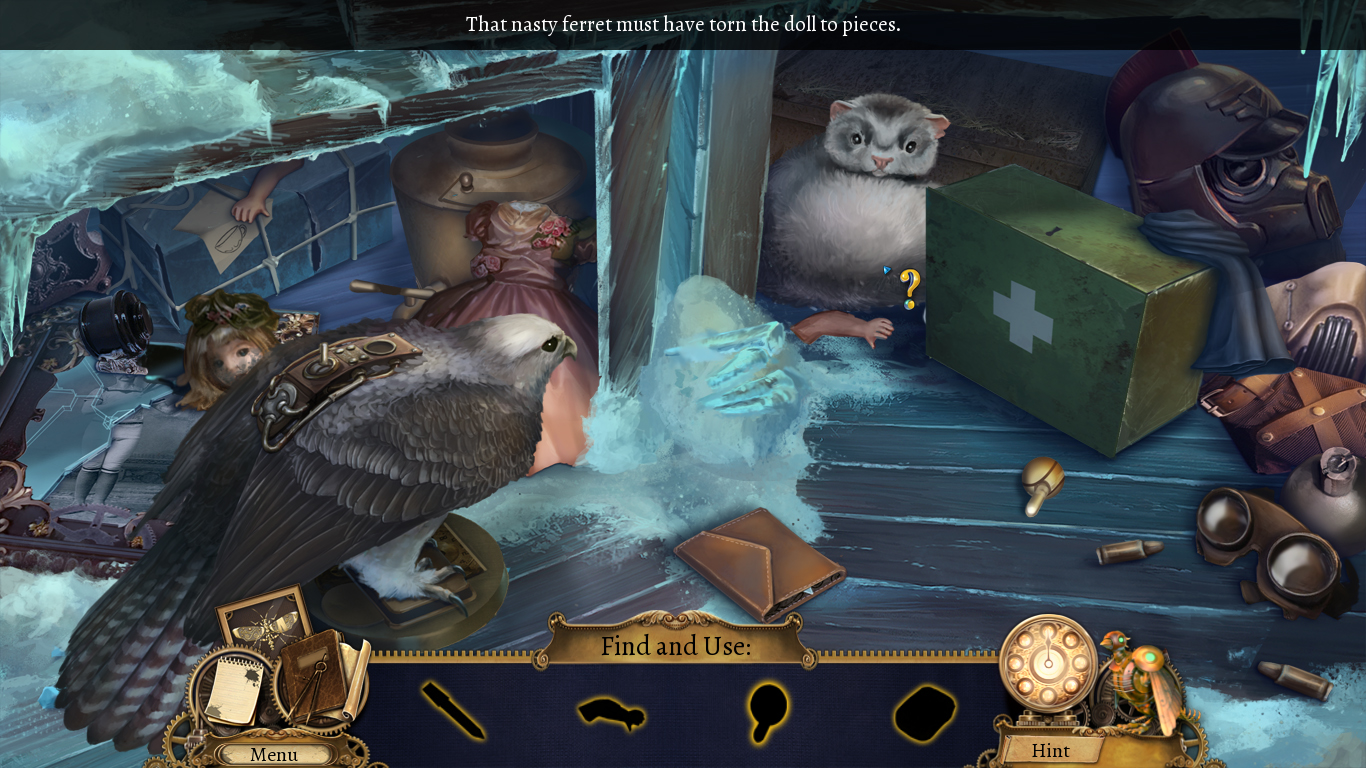Click the glowing hint recharge clock dial
Image resolution: width=1366 pixels, height=768 pixels.
click(x=1047, y=665)
